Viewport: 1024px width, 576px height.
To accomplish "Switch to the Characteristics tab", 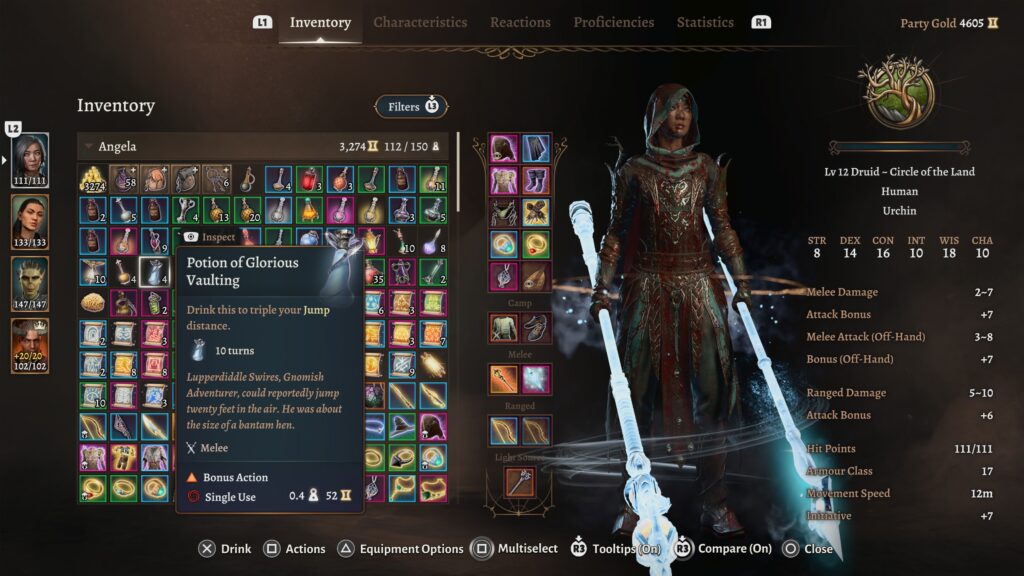I will tap(420, 22).
